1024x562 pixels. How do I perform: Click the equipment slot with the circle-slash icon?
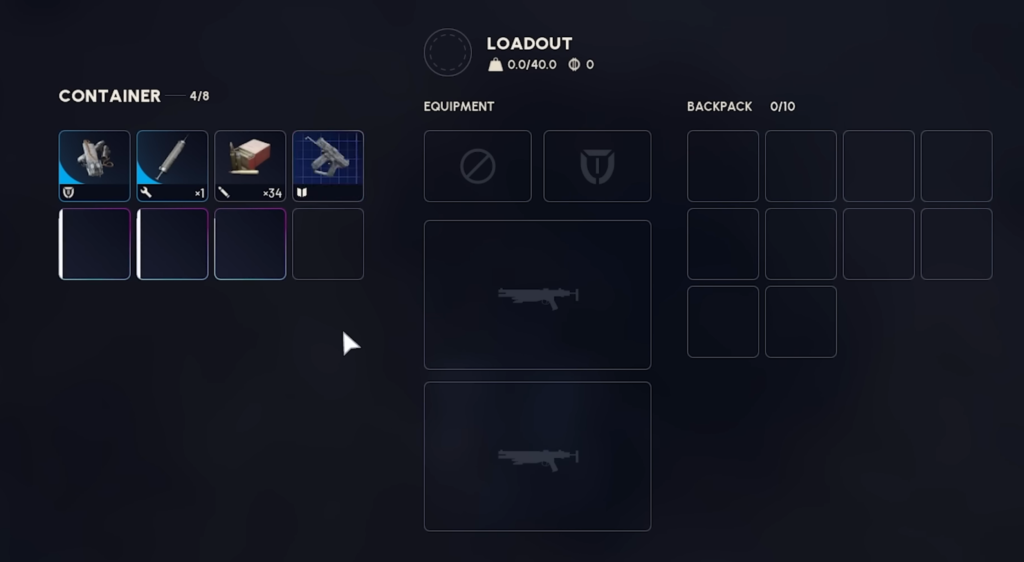click(477, 166)
